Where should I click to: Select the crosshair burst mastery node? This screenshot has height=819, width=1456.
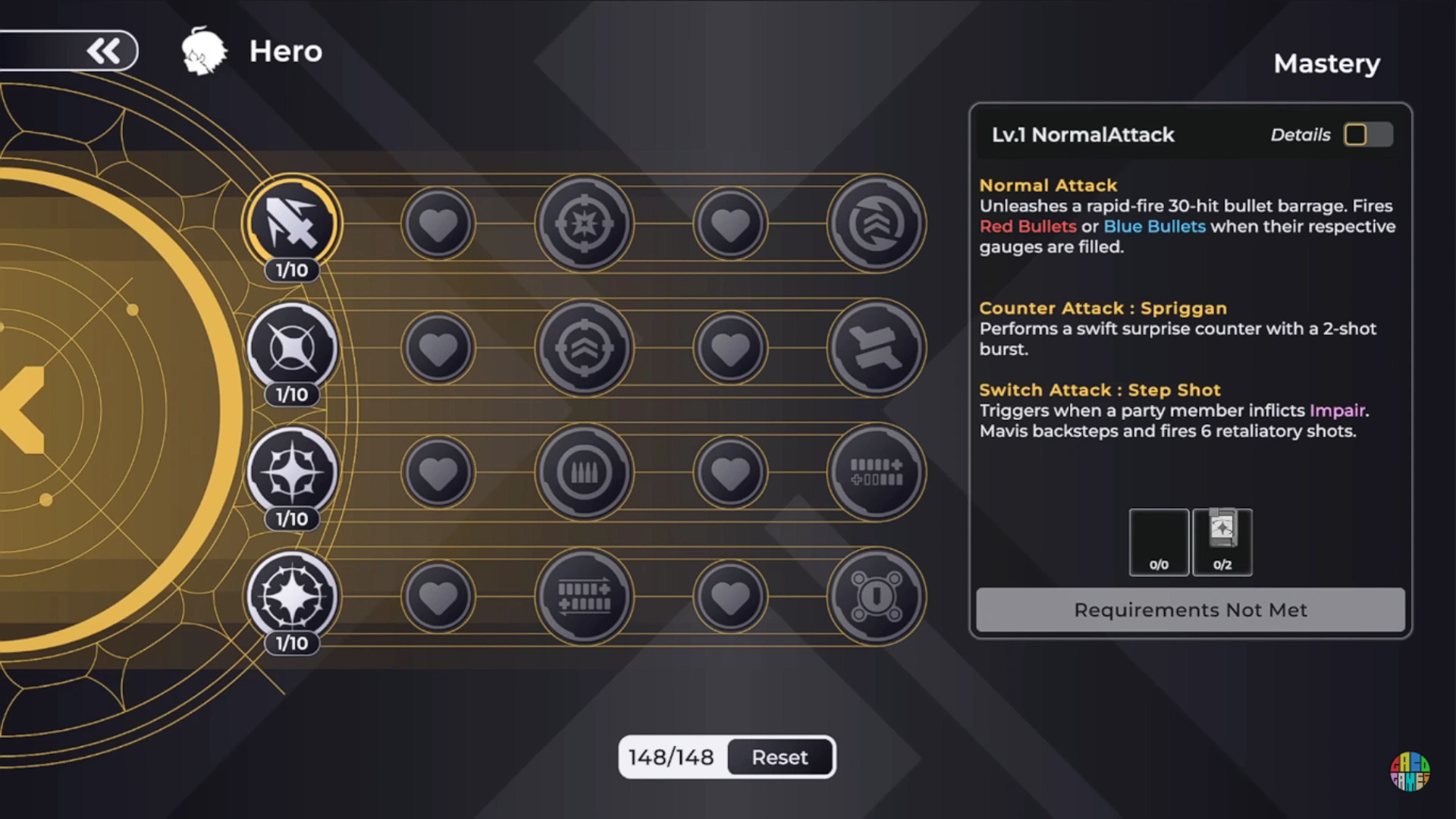[584, 224]
